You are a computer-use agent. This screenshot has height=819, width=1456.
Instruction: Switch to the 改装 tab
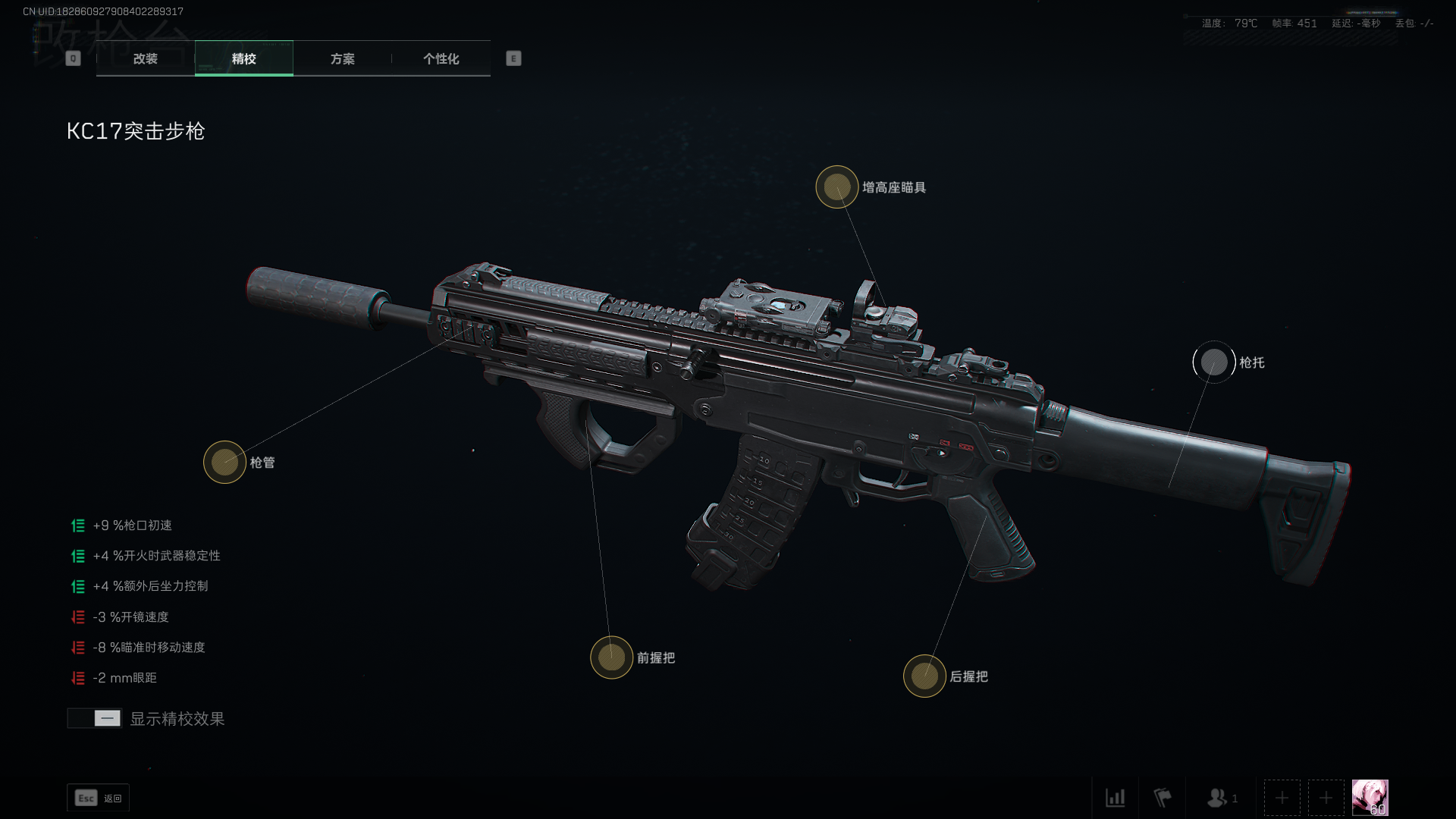point(145,58)
